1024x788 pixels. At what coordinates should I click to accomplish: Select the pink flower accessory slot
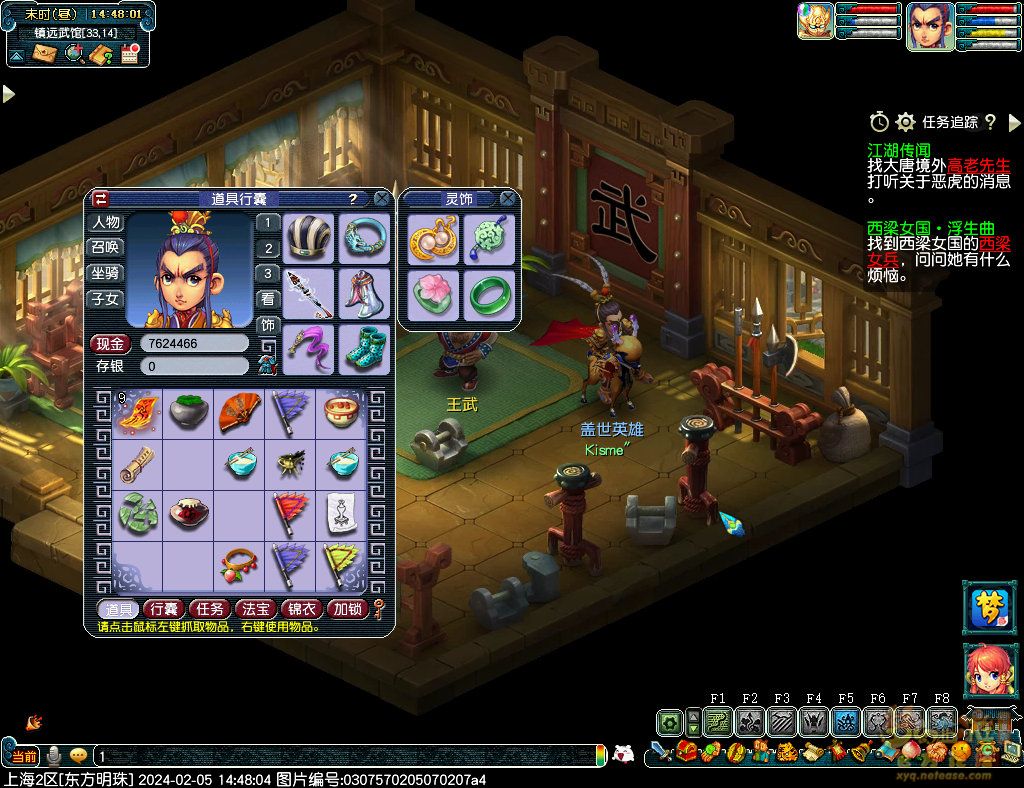(x=435, y=294)
